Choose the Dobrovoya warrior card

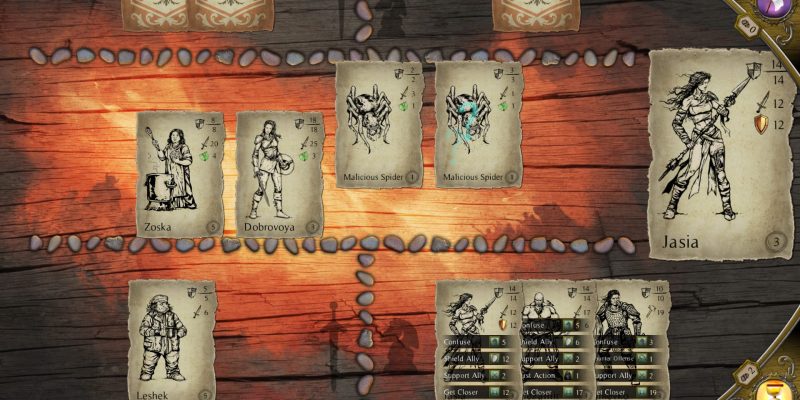point(279,173)
